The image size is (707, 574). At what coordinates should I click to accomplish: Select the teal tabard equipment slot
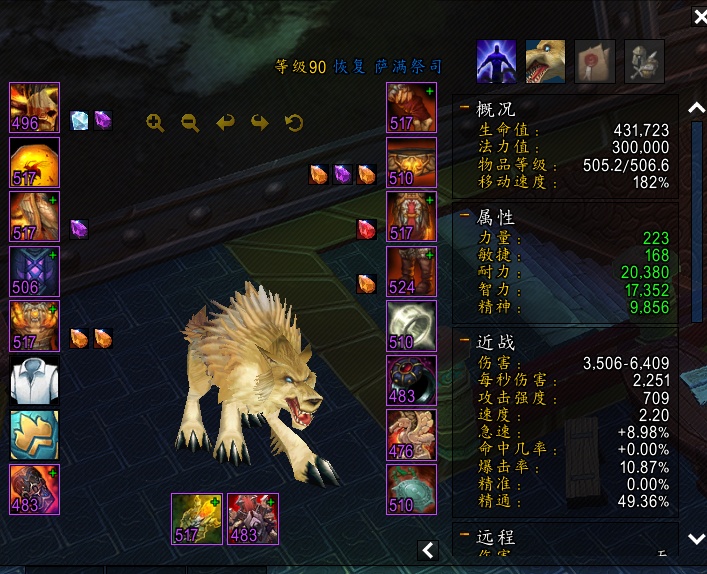click(34, 435)
